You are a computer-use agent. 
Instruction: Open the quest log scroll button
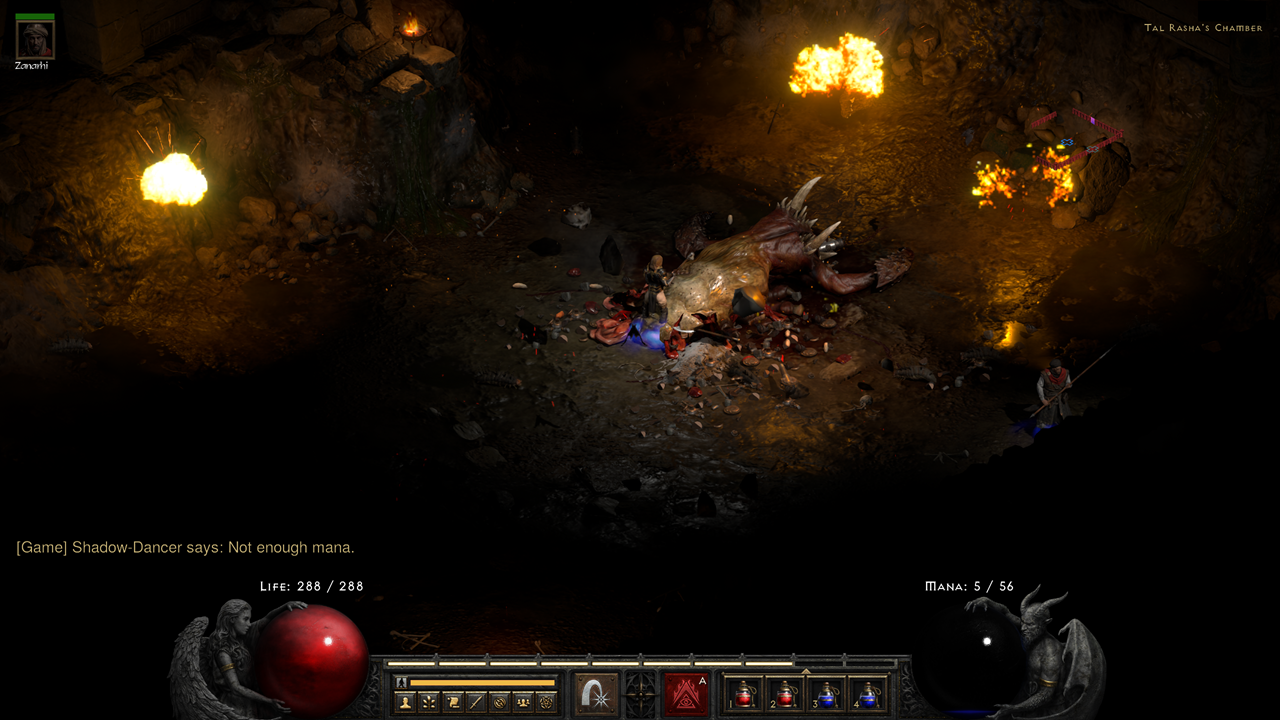(453, 702)
